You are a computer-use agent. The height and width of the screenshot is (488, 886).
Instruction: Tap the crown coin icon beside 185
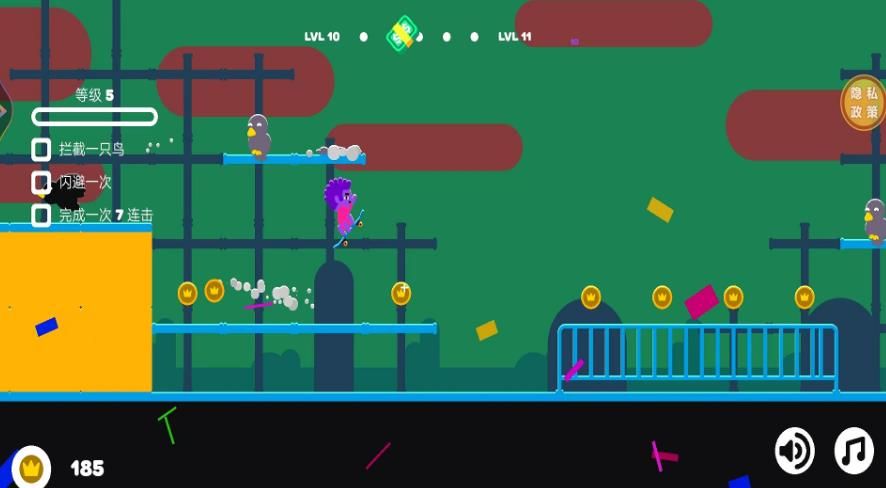(31, 467)
